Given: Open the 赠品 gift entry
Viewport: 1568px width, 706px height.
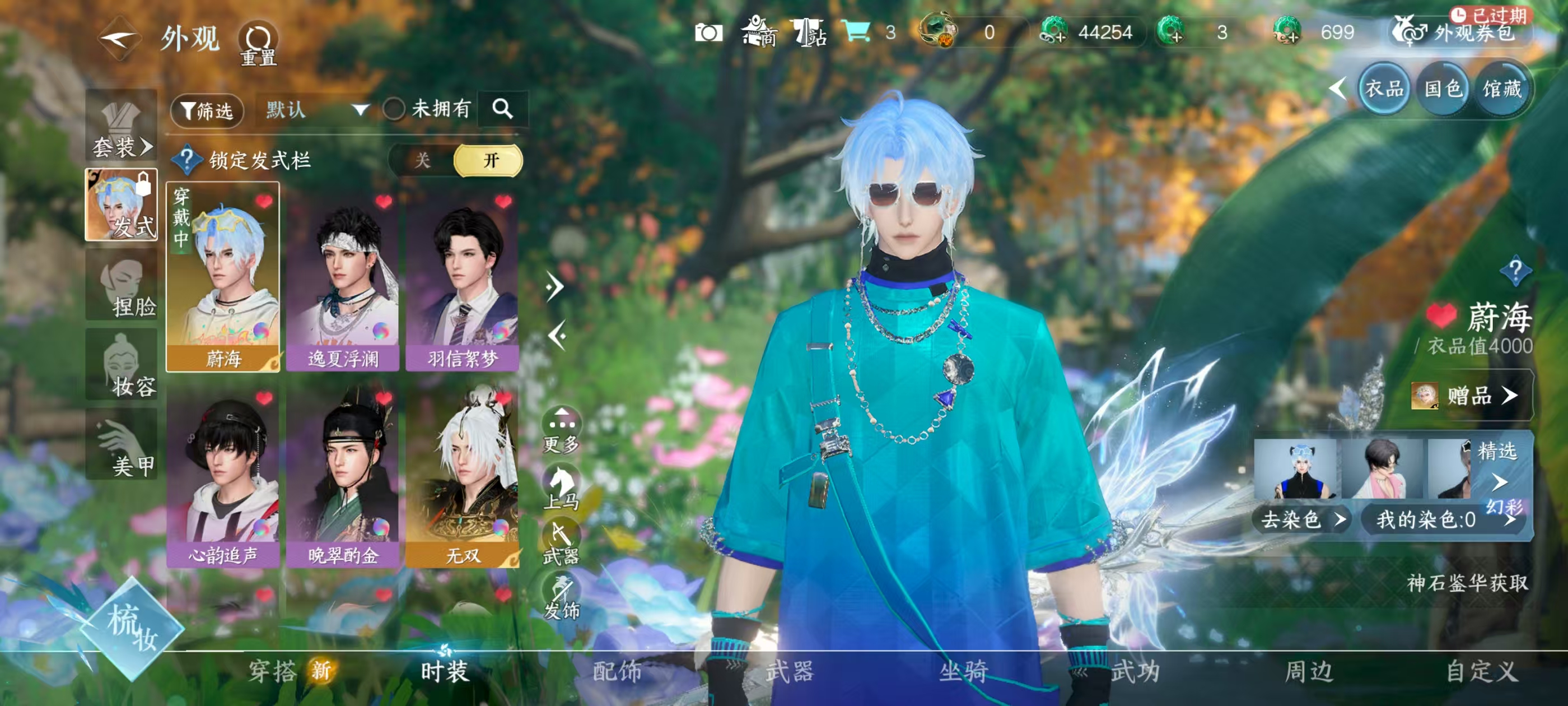Looking at the screenshot, I should point(1471,396).
